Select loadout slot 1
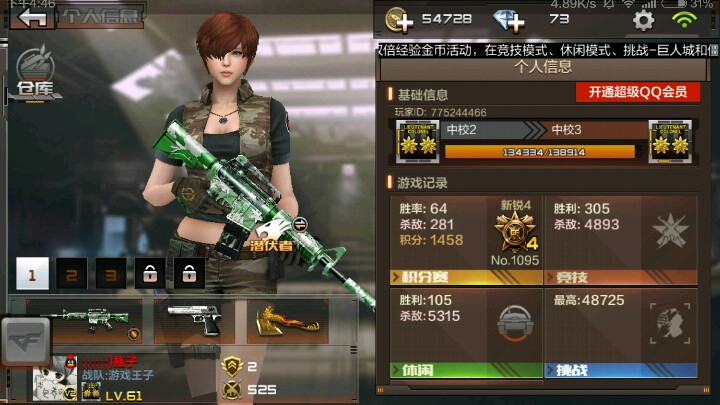 point(32,272)
